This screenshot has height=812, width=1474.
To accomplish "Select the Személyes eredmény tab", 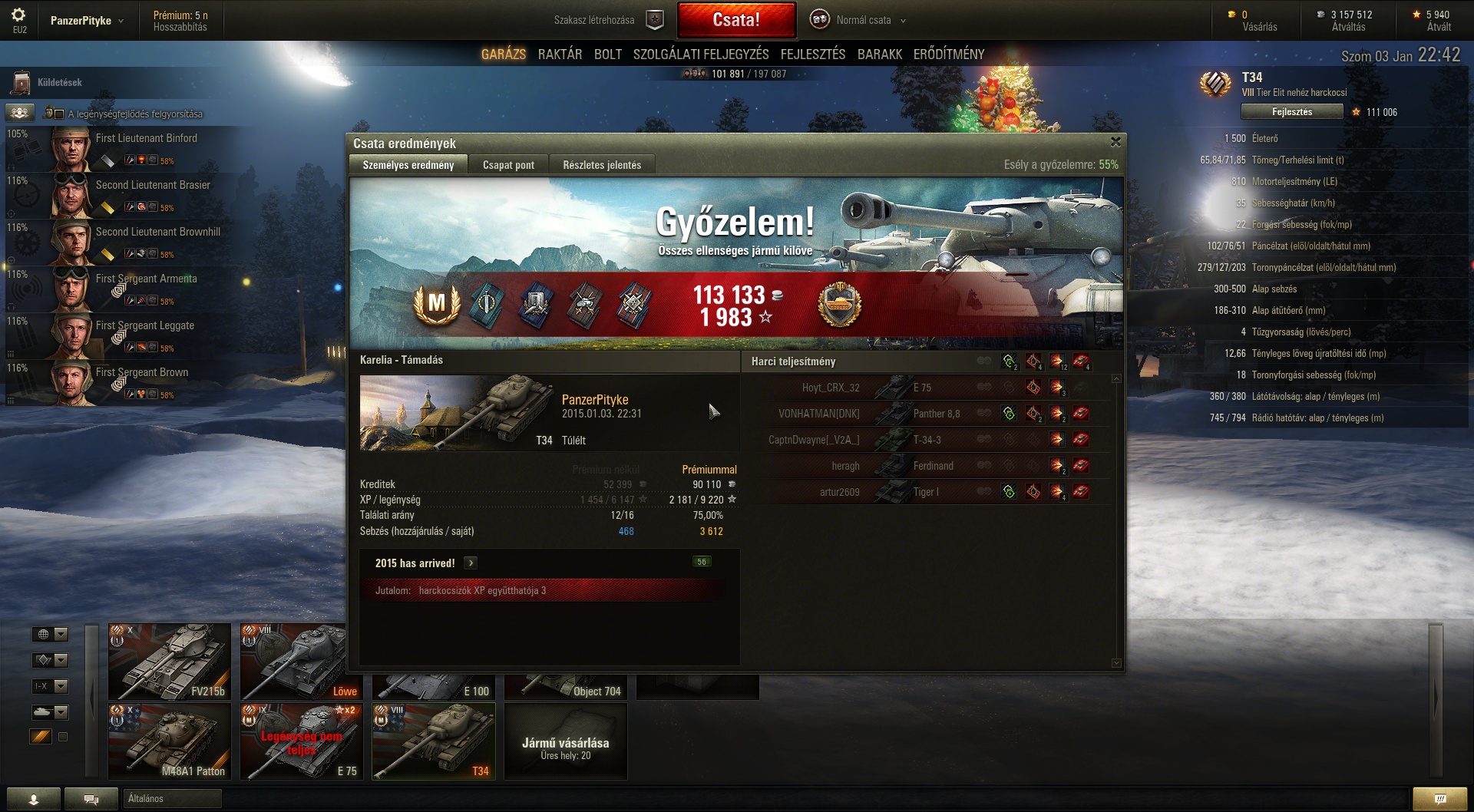I will coord(408,165).
